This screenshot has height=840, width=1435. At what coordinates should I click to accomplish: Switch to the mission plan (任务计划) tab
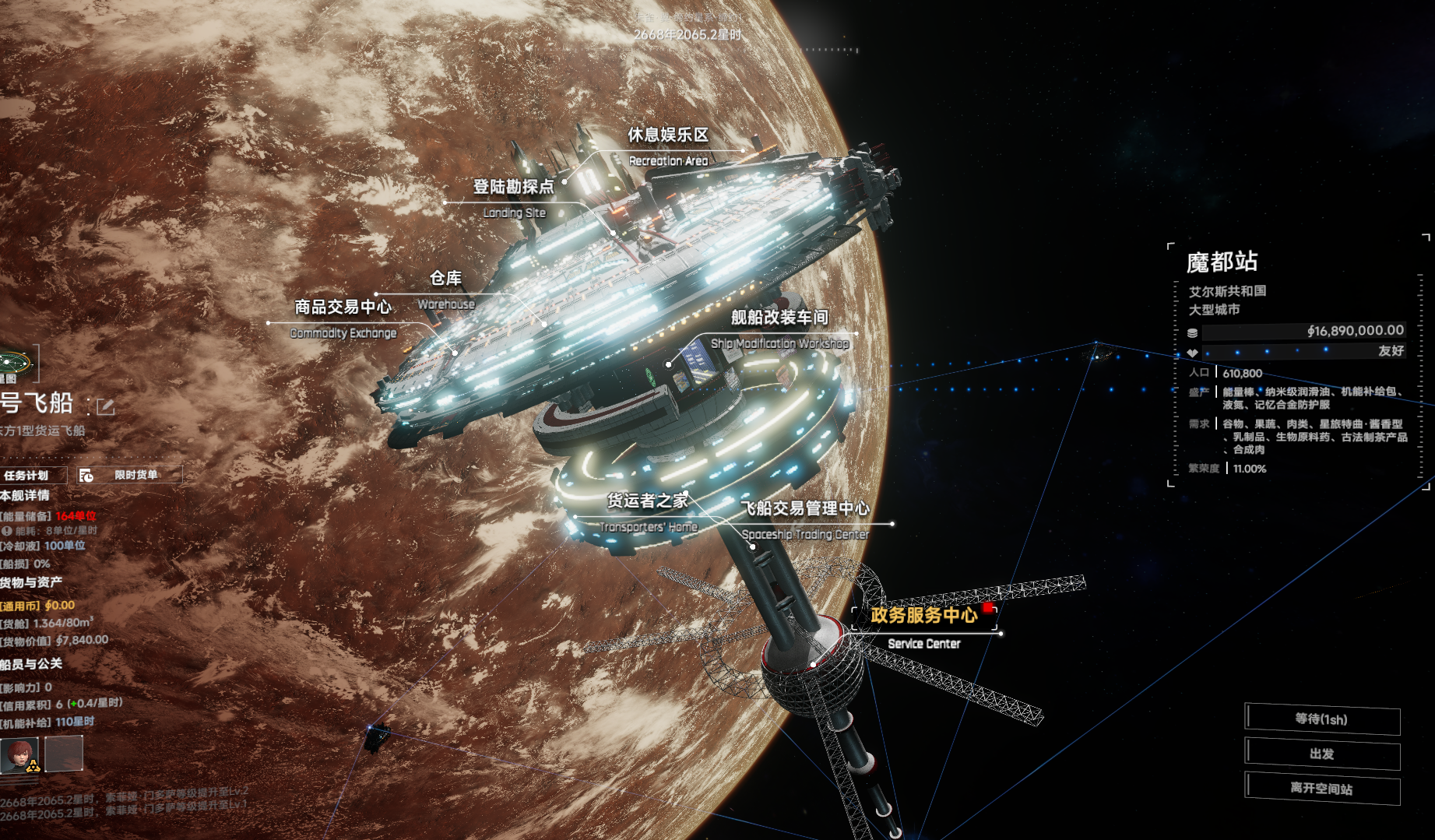coord(28,475)
